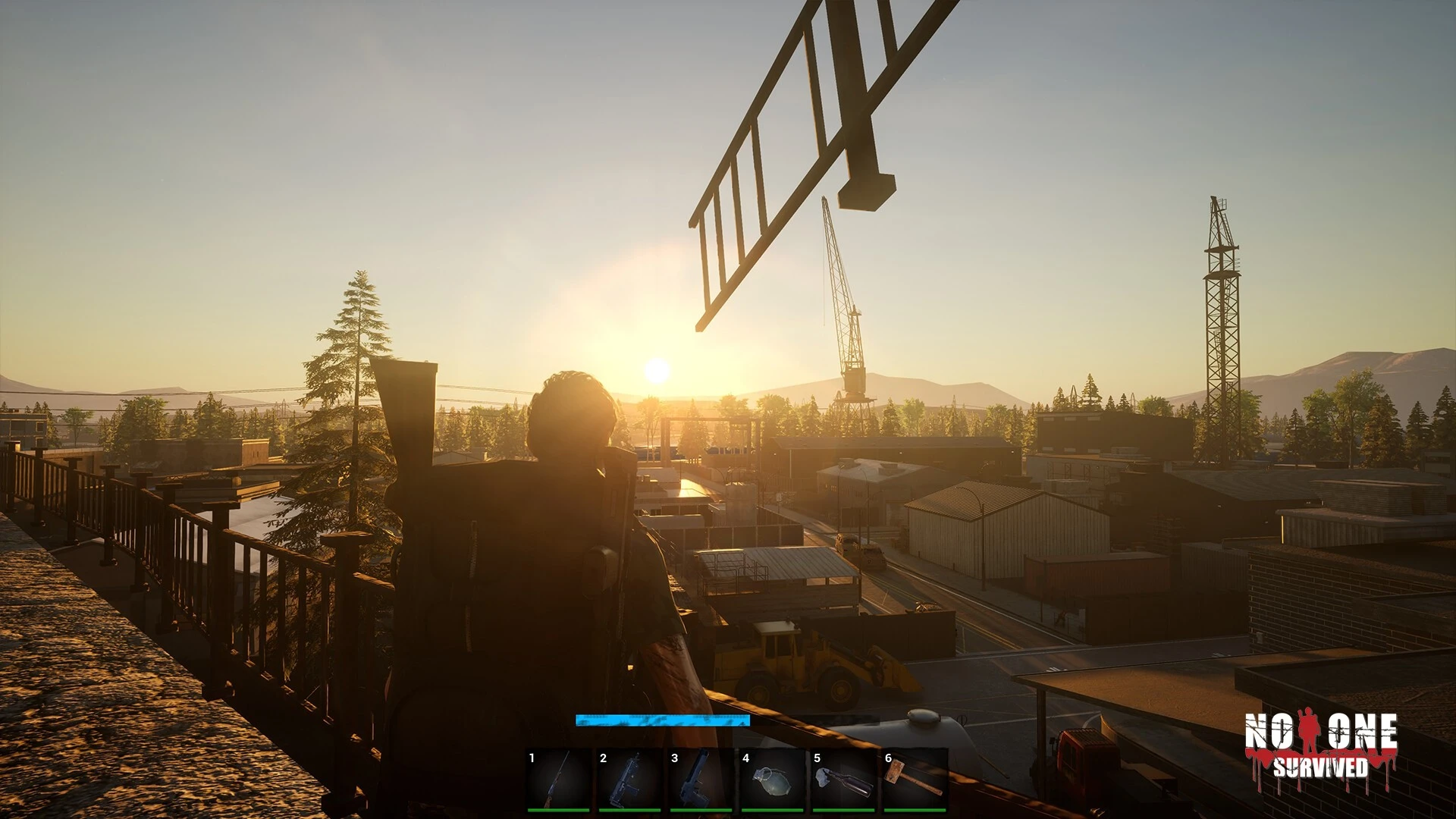Image resolution: width=1456 pixels, height=819 pixels.
Task: Choose the pistol in hotbar slot 3
Action: [x=701, y=780]
